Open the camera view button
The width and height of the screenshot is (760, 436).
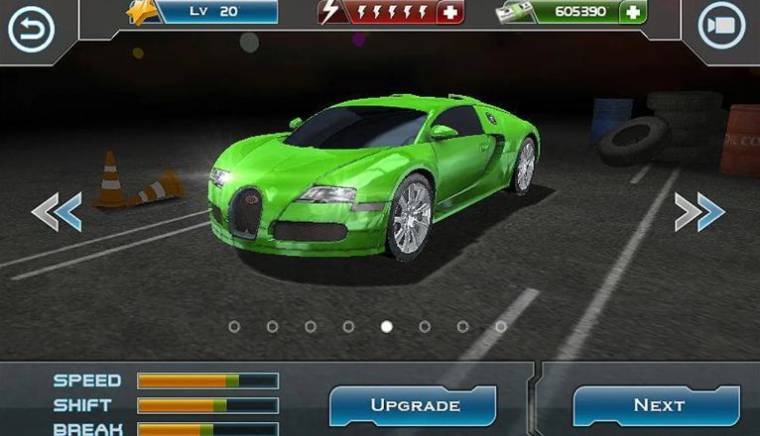coord(723,28)
